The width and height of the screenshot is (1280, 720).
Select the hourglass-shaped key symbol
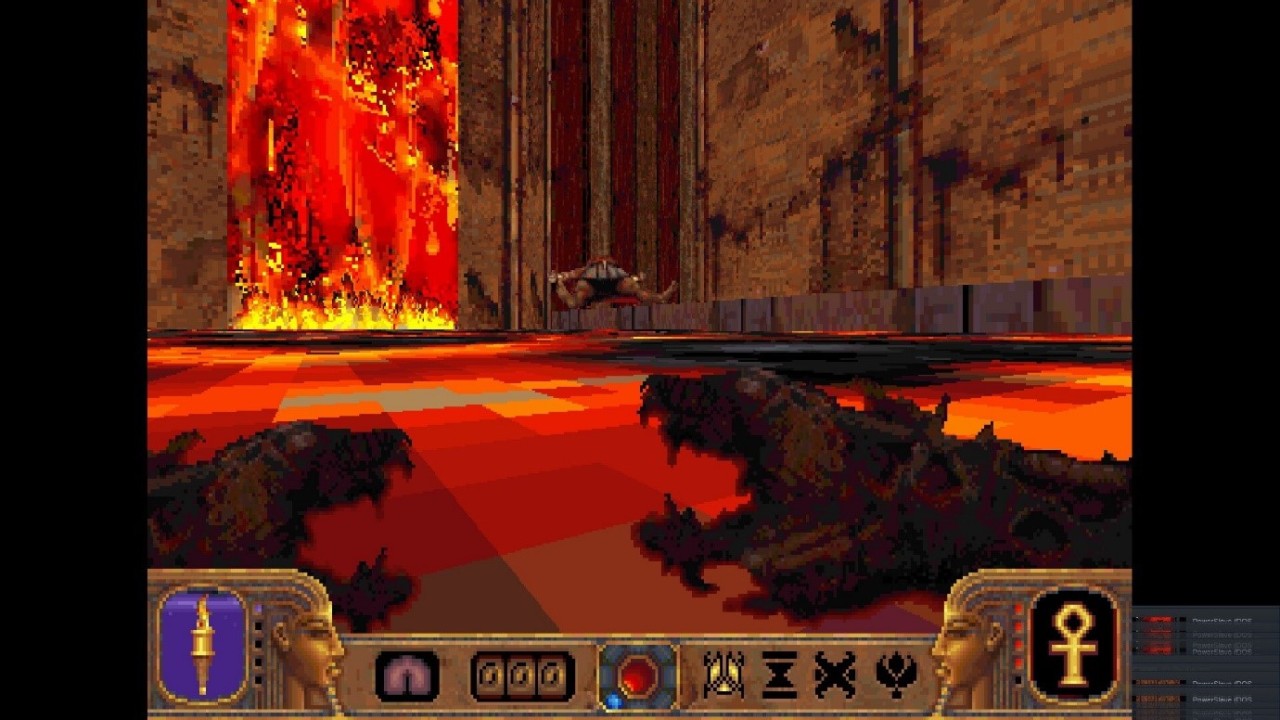779,675
